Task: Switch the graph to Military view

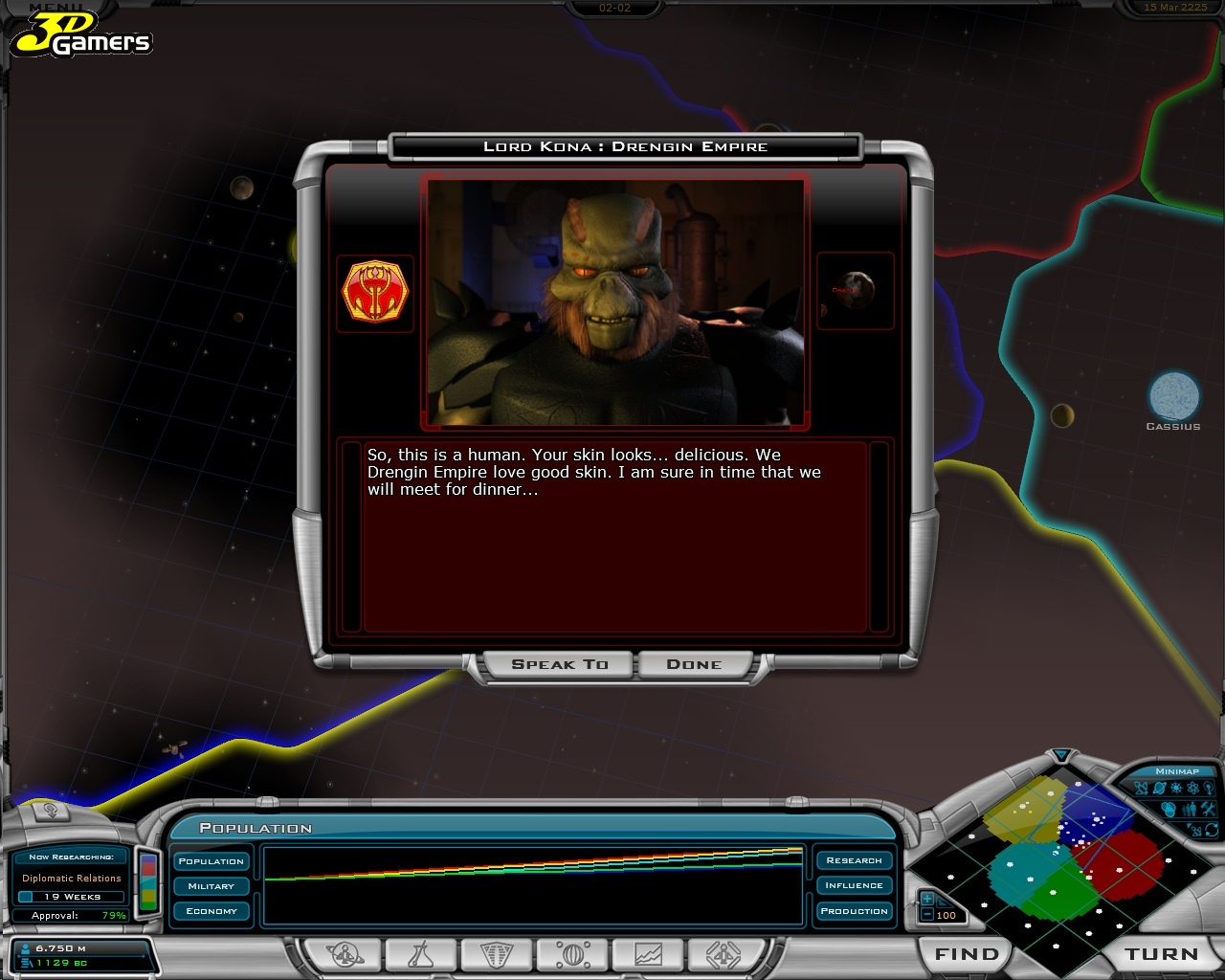Action: (x=210, y=886)
